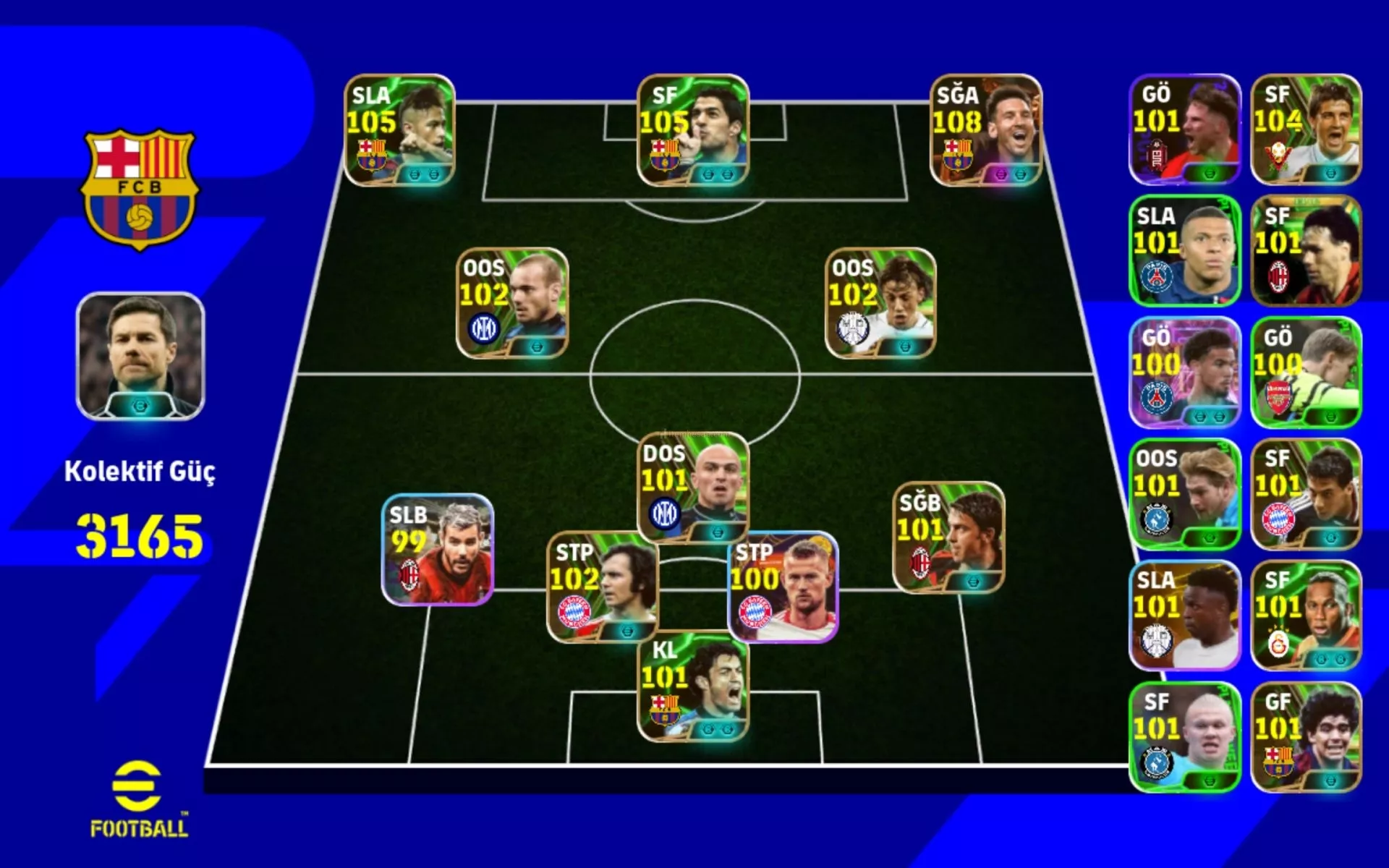
Task: Choose the SLB 99 left back card
Action: tap(438, 550)
